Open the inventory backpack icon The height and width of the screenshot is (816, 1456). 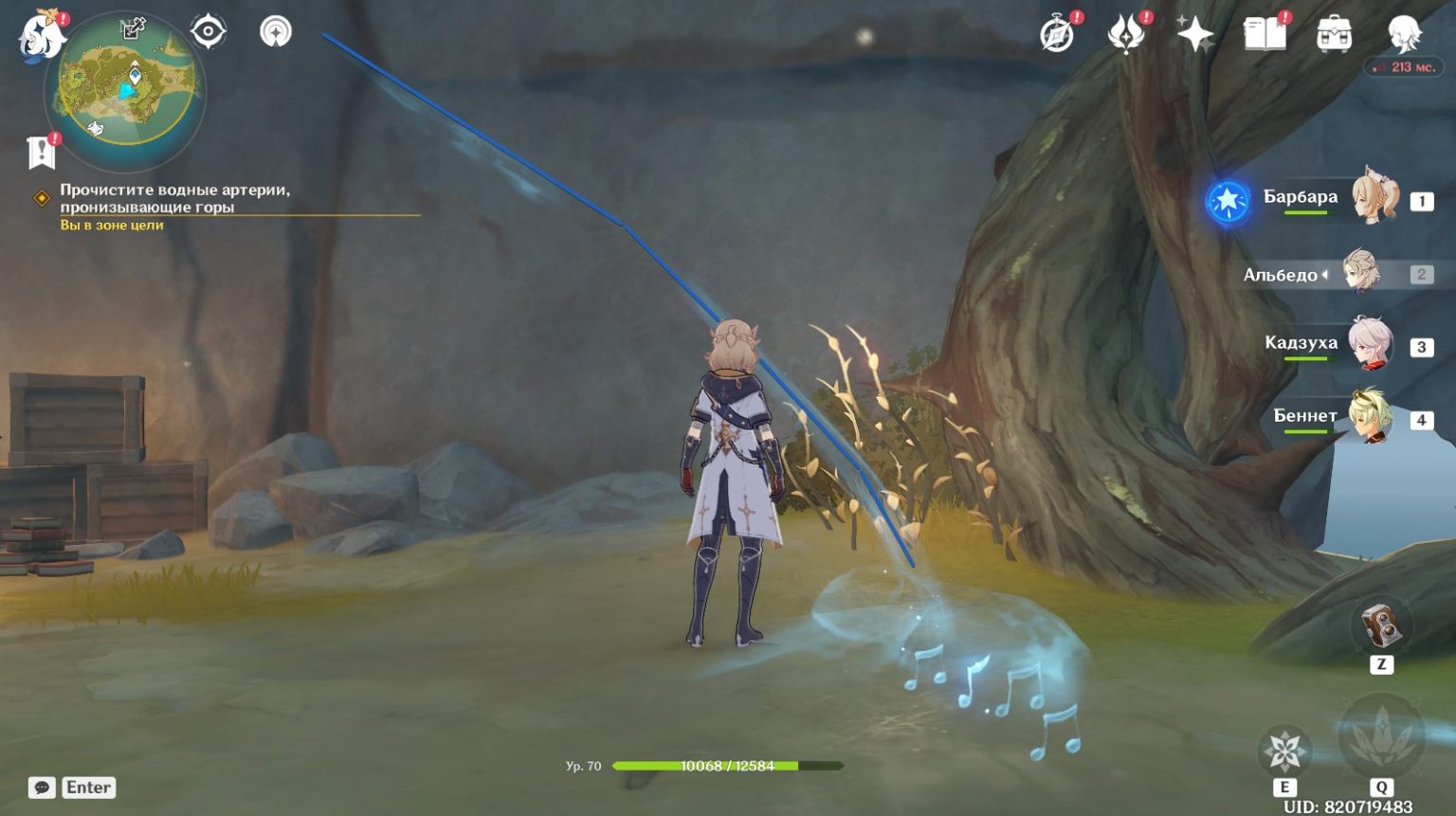1337,35
